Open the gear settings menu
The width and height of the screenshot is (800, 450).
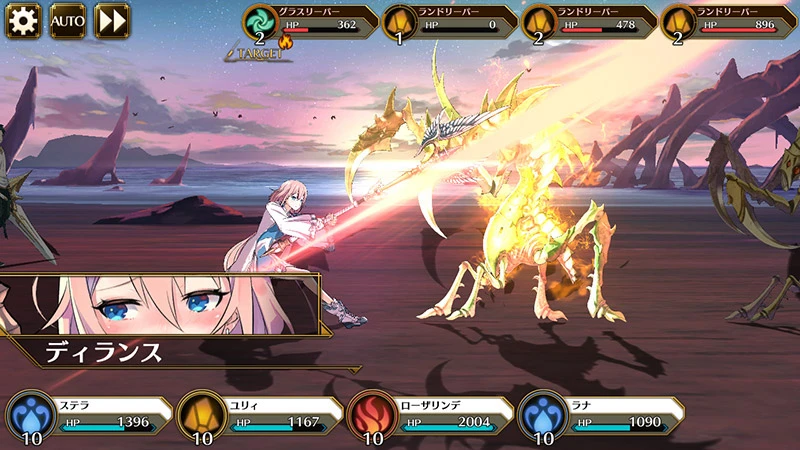coord(23,20)
